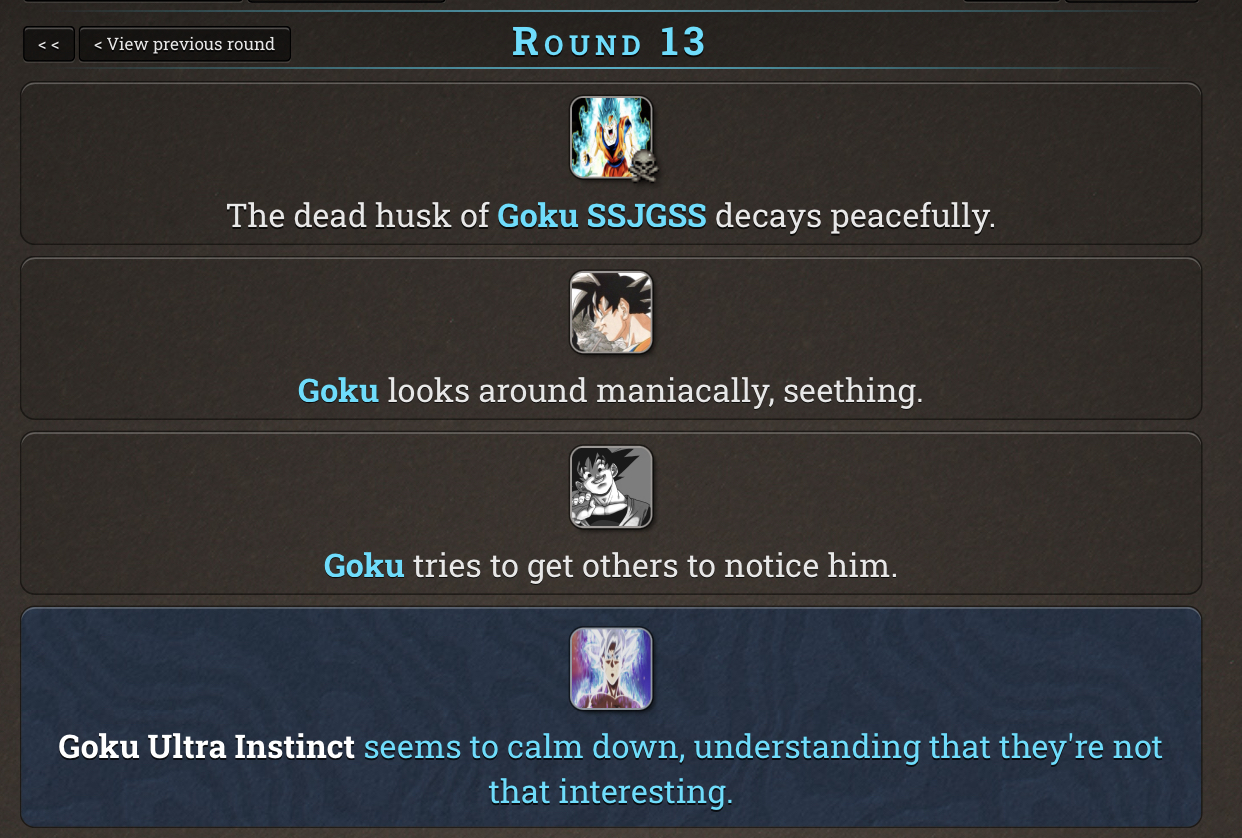Jump to first round with '<<' button

pos(49,44)
